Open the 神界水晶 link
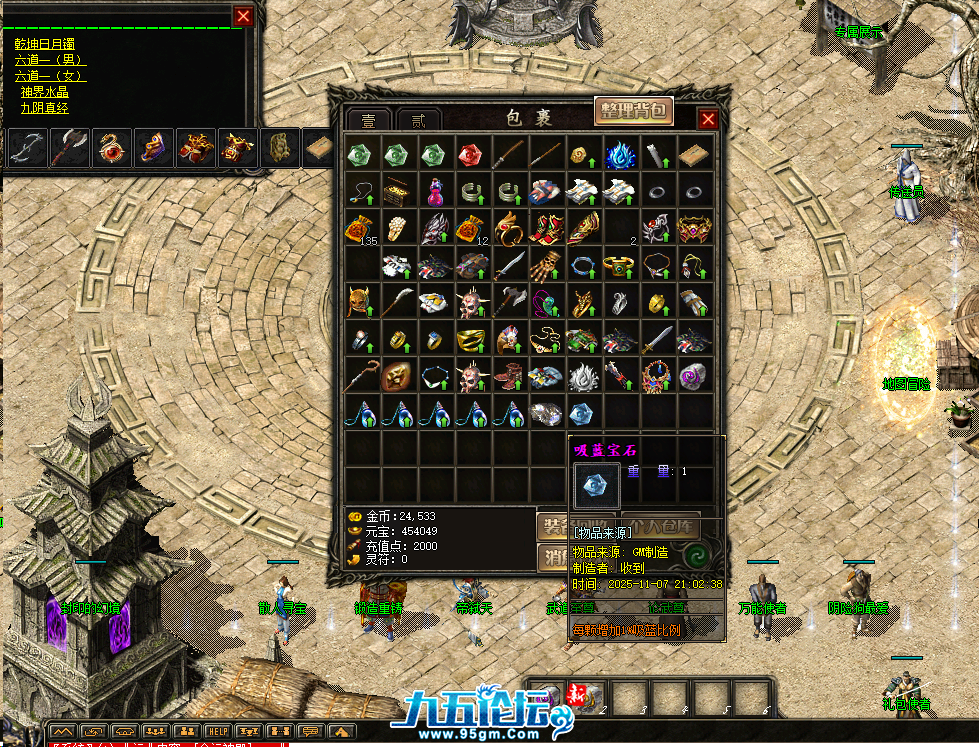 point(44,92)
